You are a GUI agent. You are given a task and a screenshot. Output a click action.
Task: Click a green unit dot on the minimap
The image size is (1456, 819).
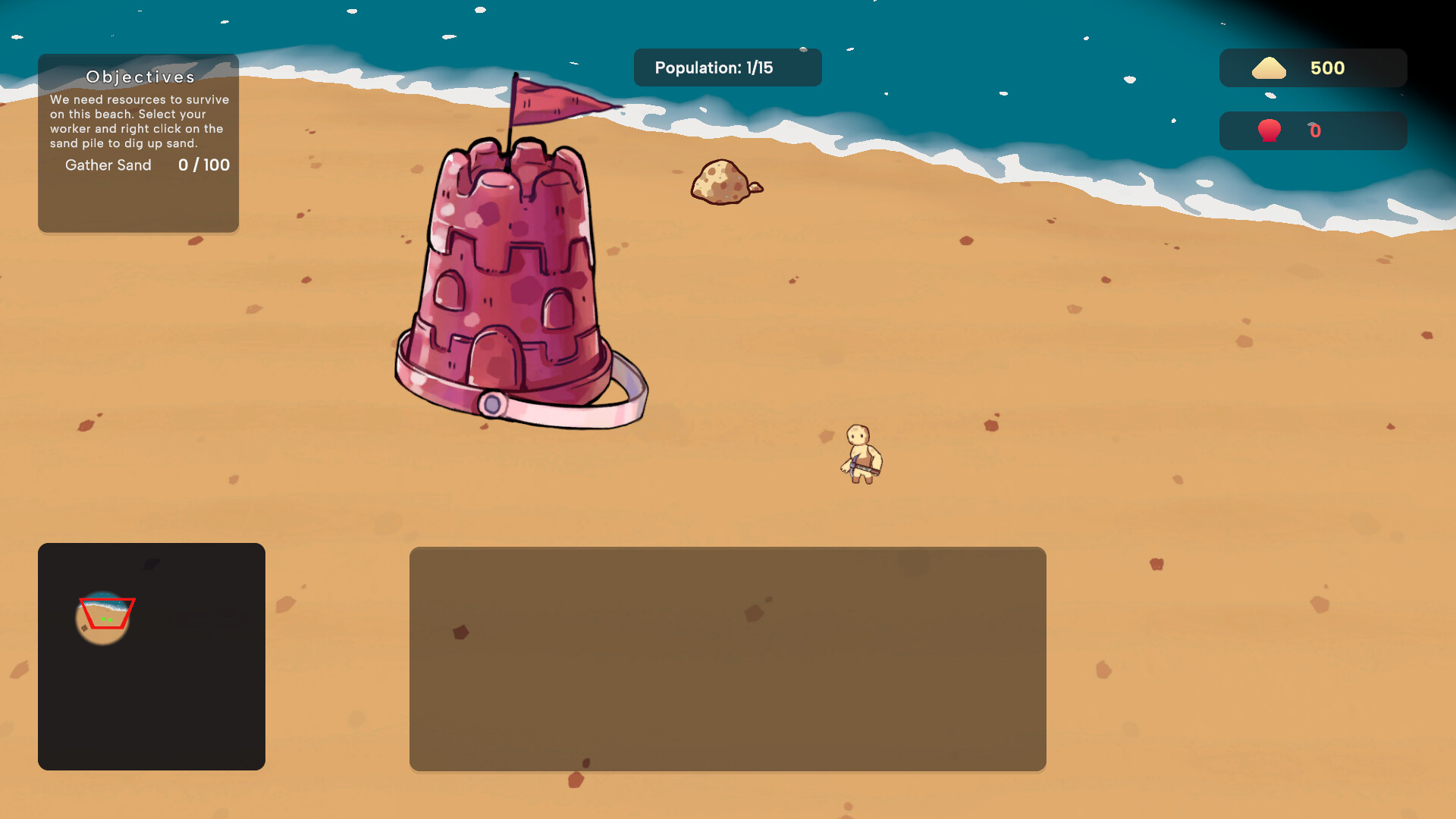(103, 620)
